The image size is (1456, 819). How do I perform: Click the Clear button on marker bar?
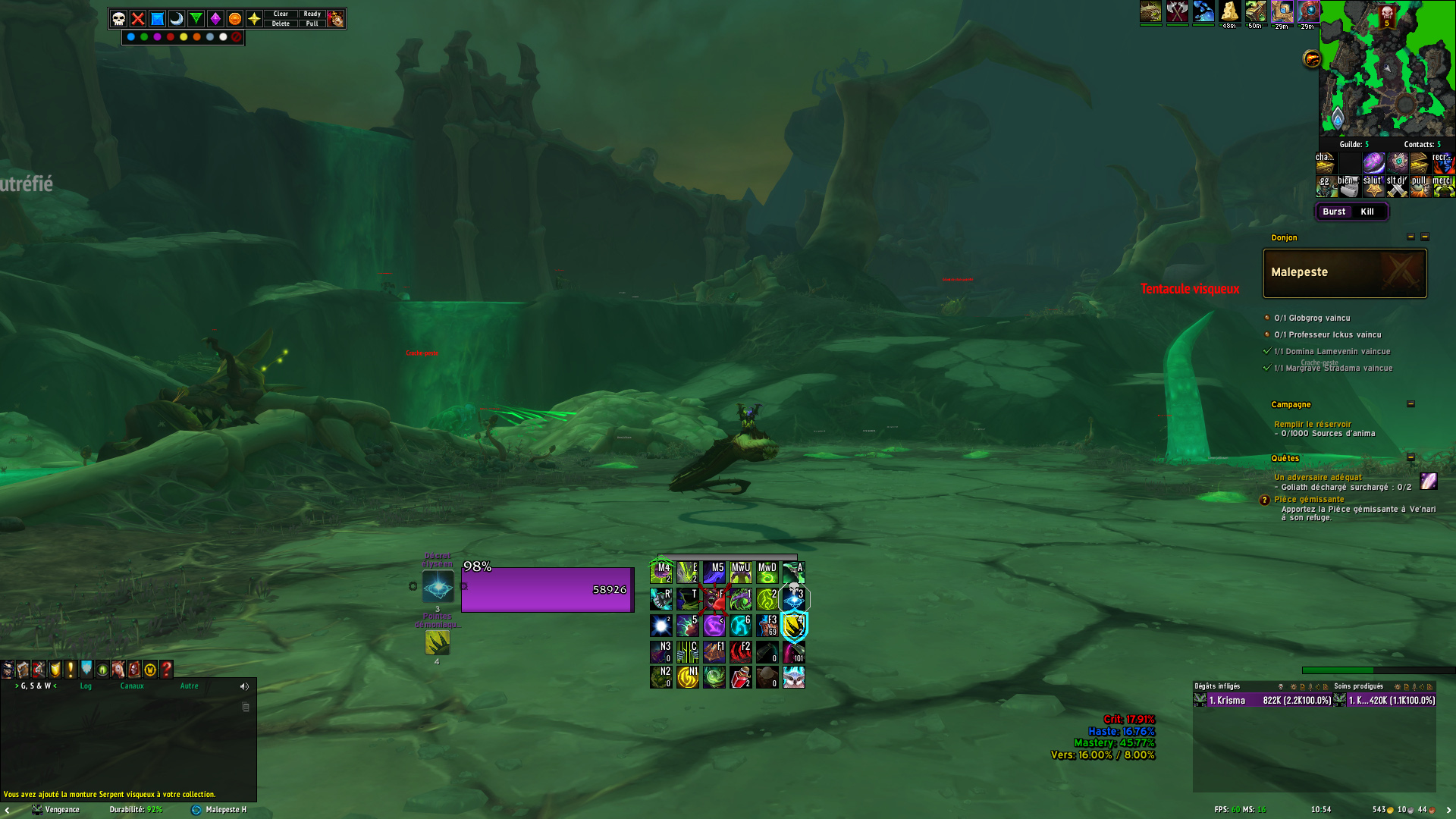pyautogui.click(x=281, y=14)
